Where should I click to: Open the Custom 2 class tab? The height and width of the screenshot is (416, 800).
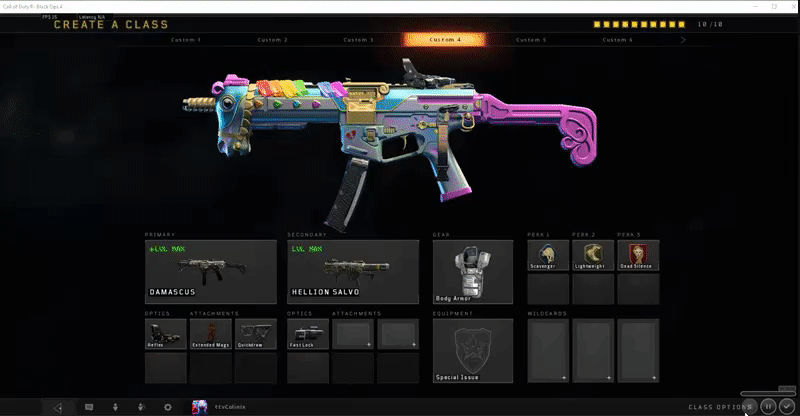(x=273, y=40)
